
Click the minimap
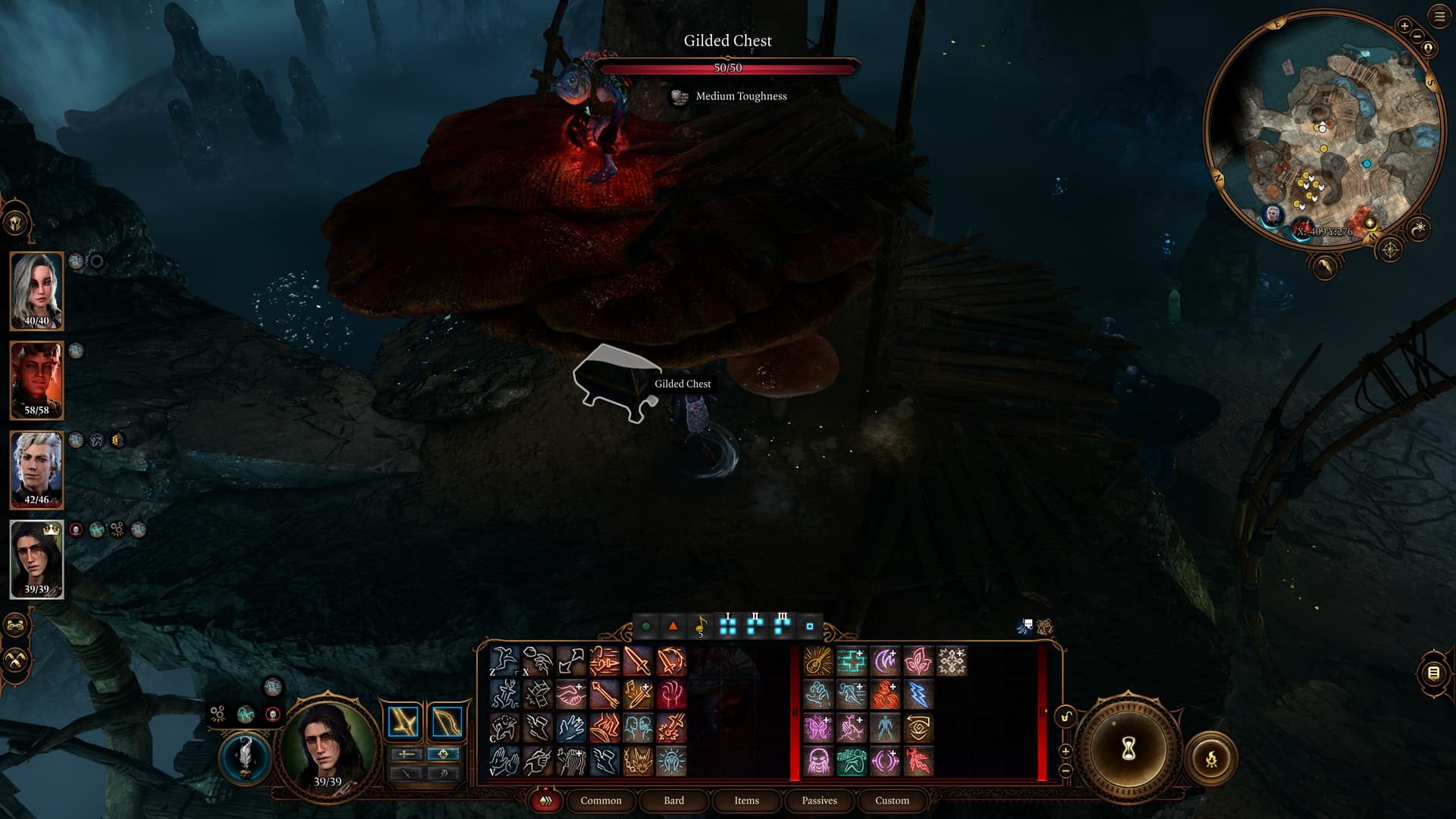click(x=1323, y=129)
